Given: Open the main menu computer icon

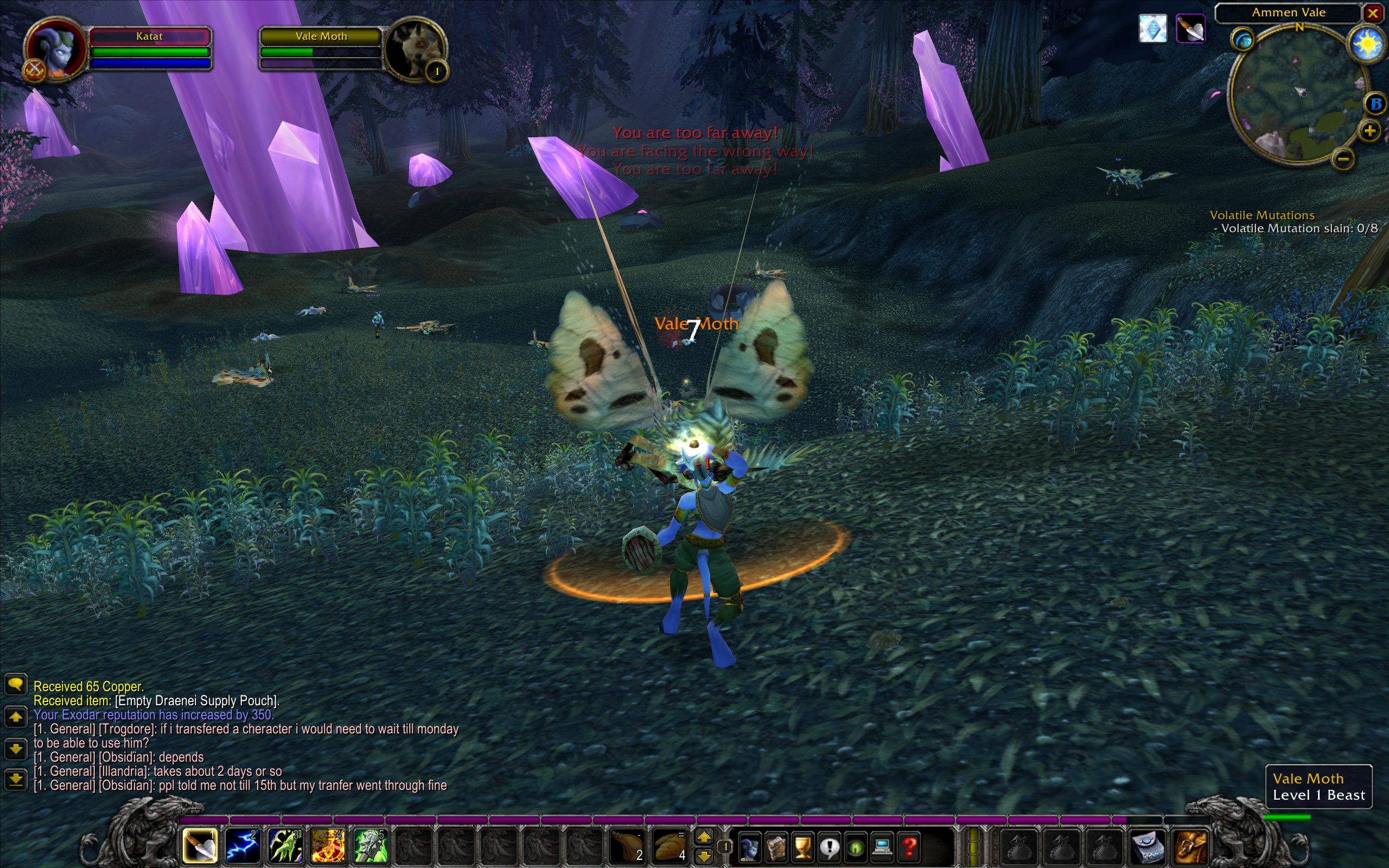Looking at the screenshot, I should click(882, 847).
